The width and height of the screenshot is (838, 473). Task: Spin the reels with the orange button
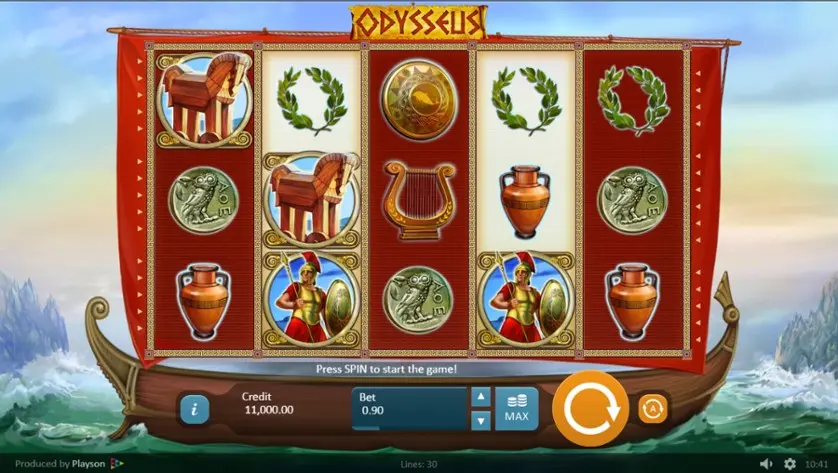point(589,408)
